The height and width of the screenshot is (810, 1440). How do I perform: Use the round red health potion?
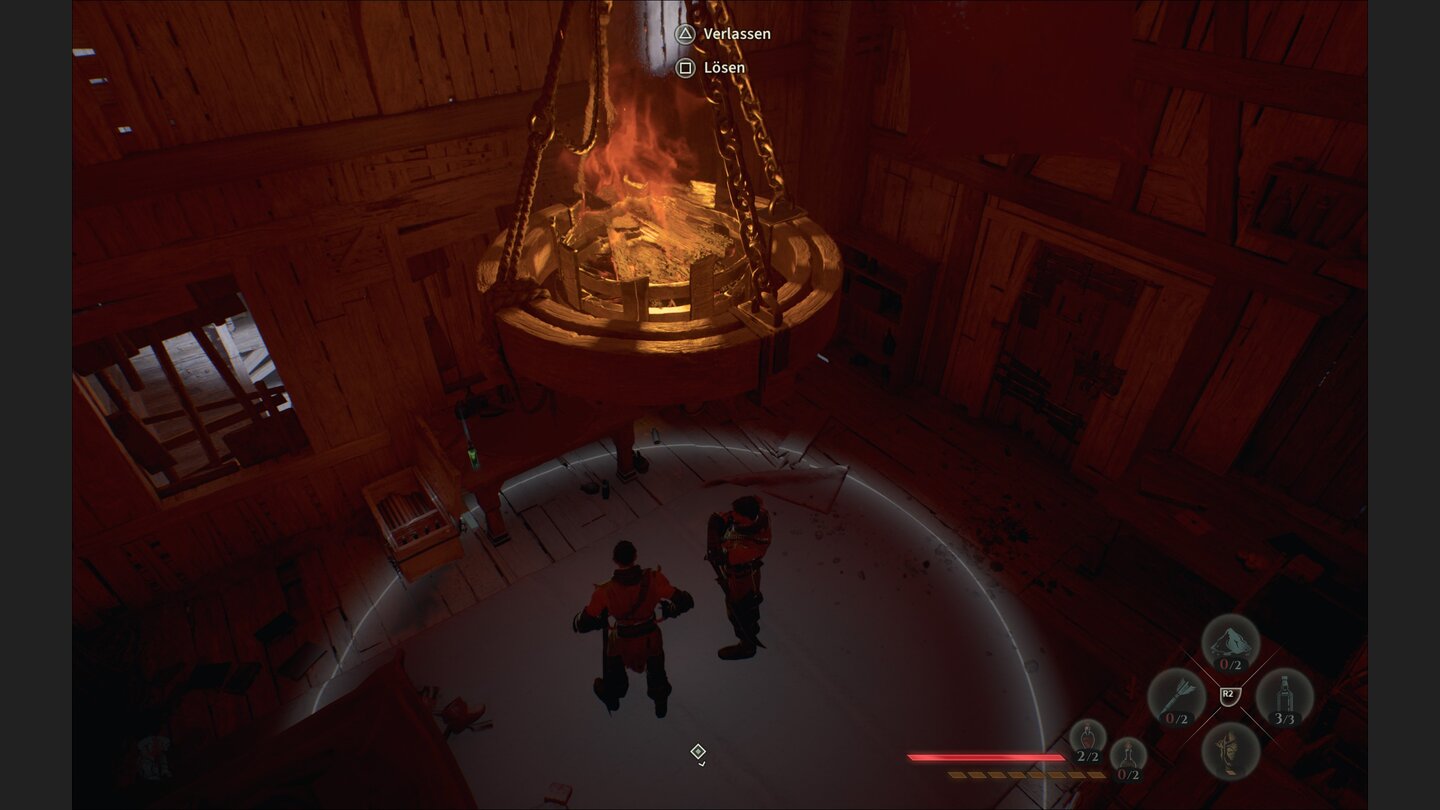point(1088,741)
